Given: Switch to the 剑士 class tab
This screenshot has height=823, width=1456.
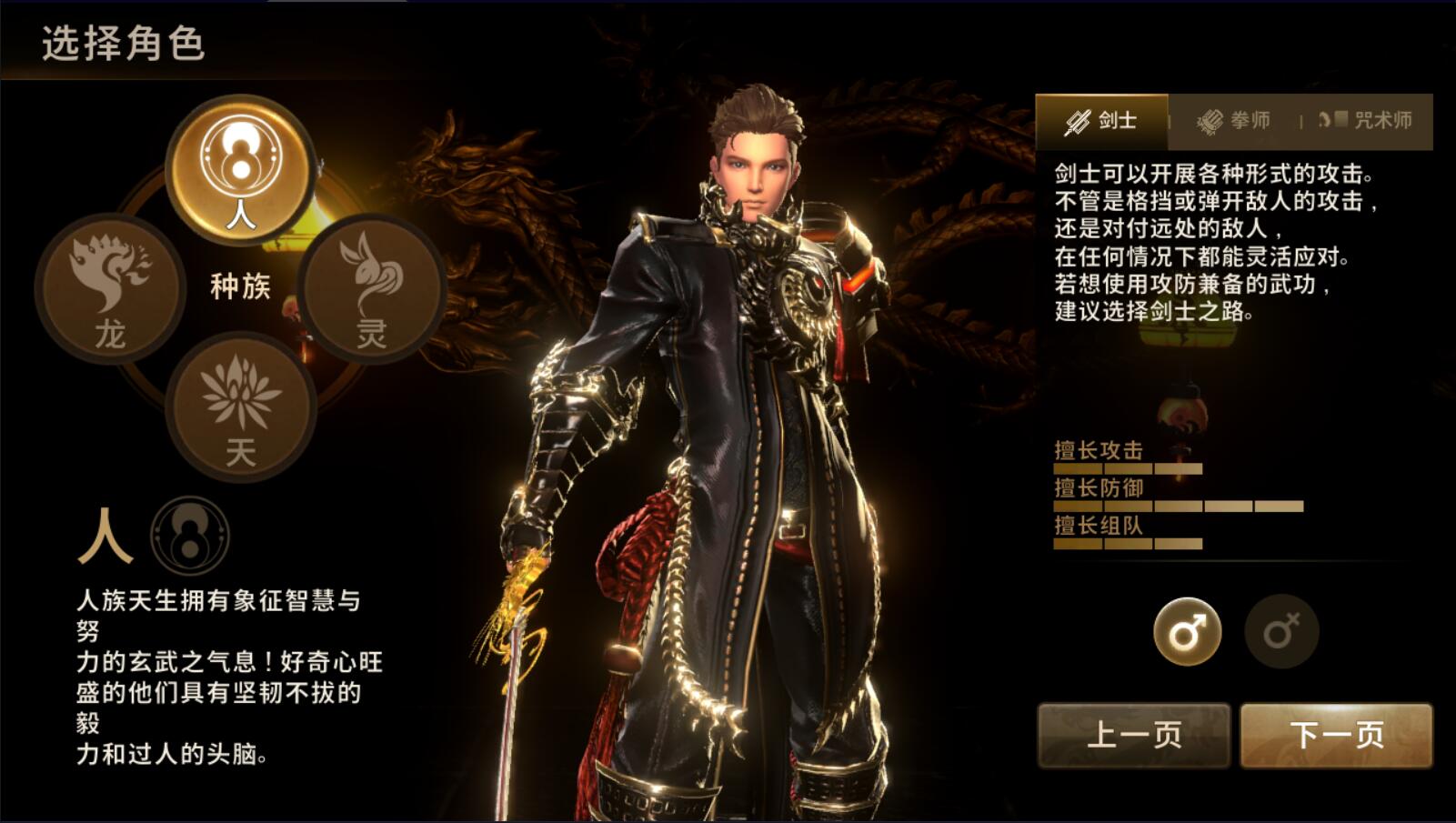Looking at the screenshot, I should [1102, 121].
